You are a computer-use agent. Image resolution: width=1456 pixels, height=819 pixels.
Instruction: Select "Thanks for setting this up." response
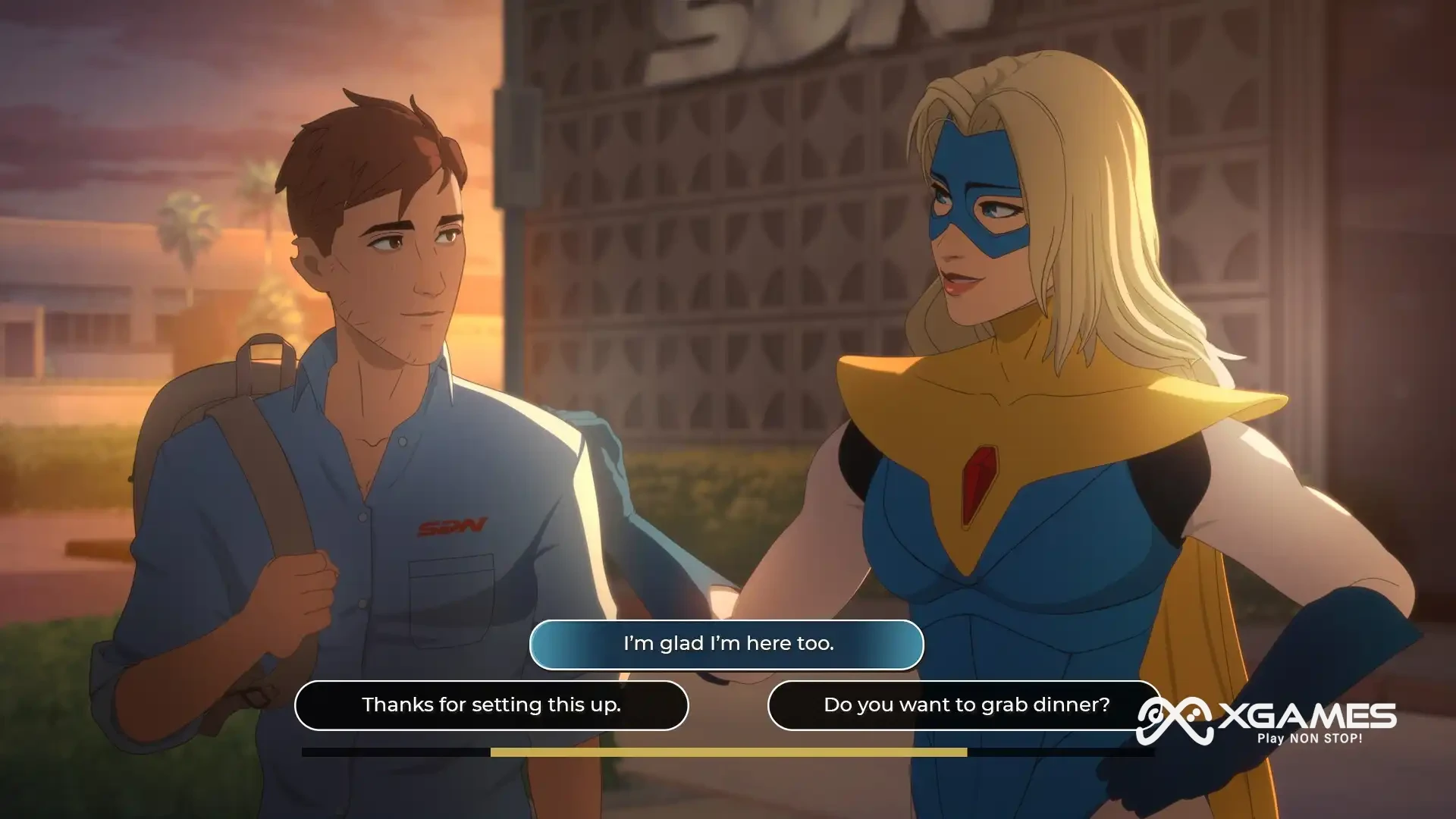tap(491, 705)
